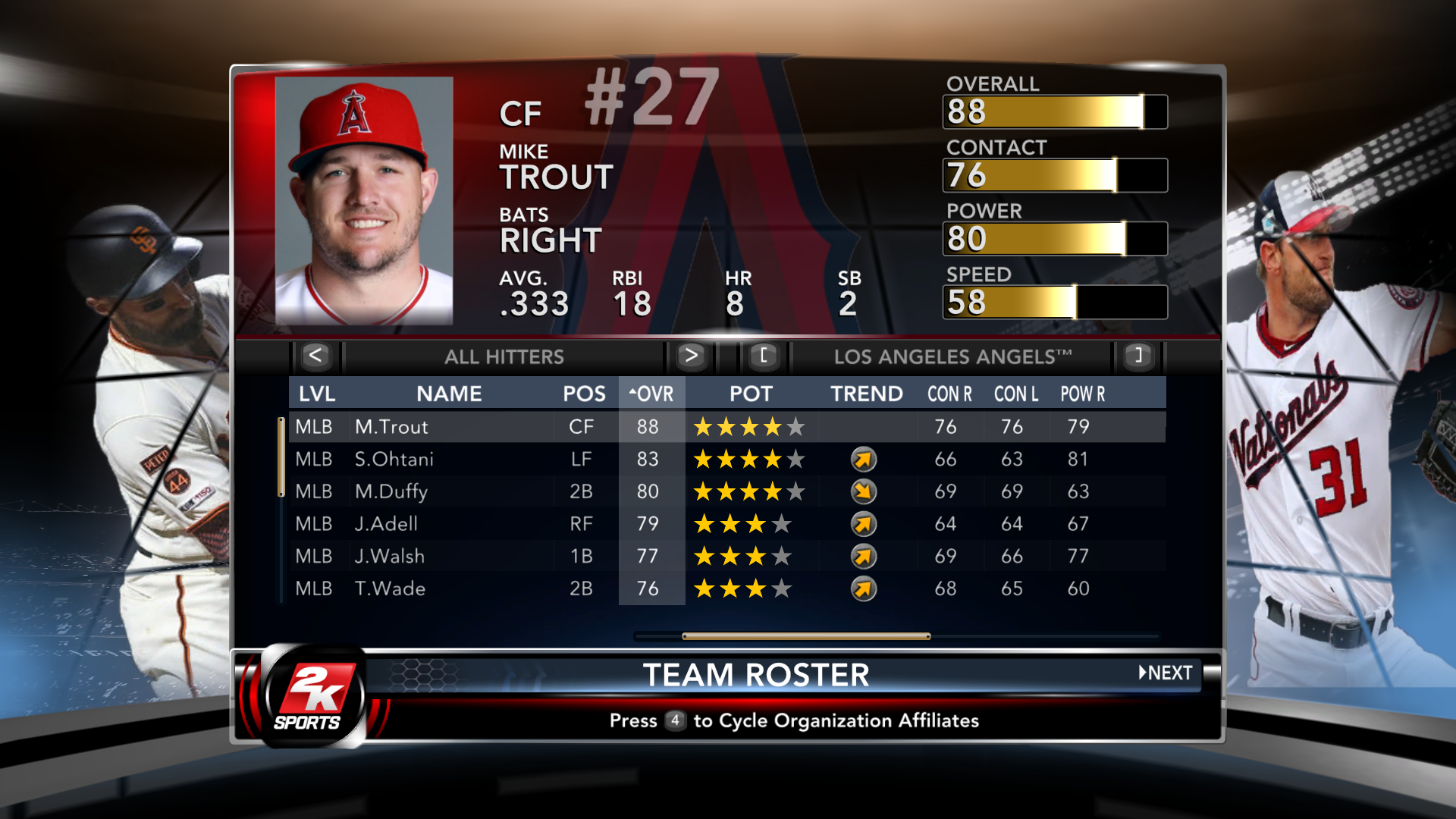Sort roster by OVR column
This screenshot has height=819, width=1456.
[651, 394]
